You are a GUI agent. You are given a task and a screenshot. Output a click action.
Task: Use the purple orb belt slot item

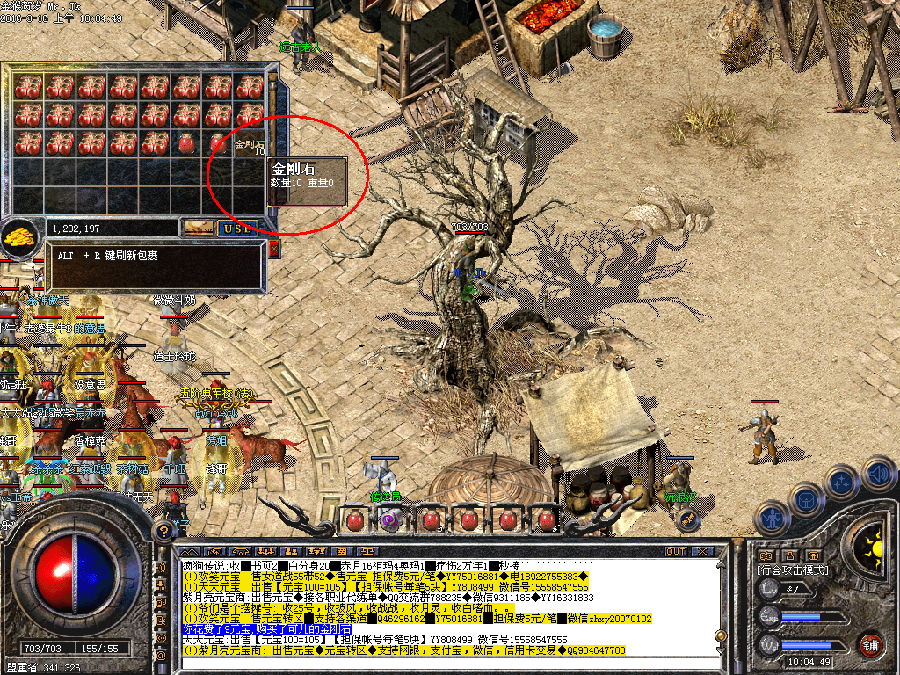click(x=388, y=520)
